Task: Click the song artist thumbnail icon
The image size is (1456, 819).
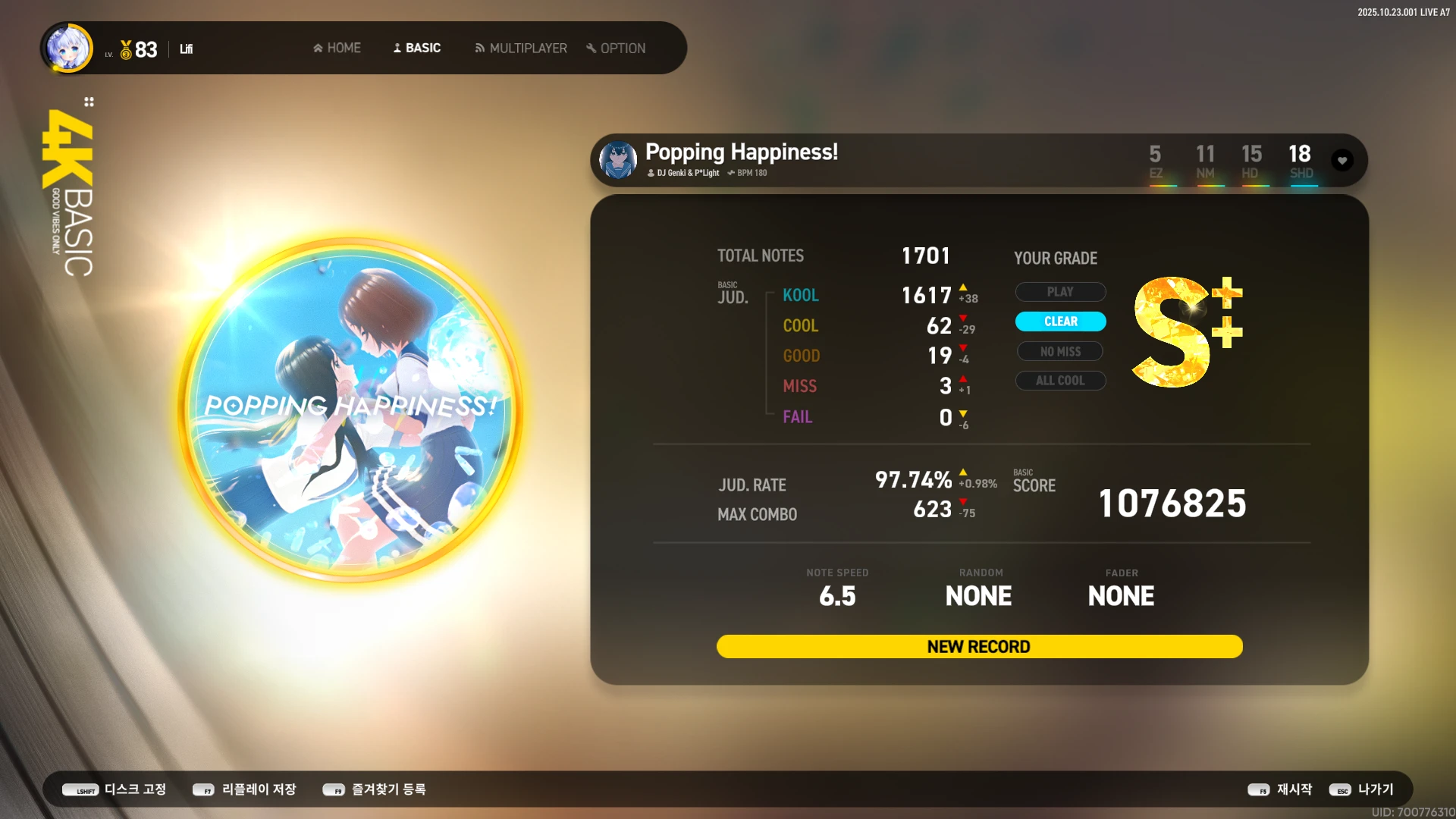Action: [x=618, y=160]
